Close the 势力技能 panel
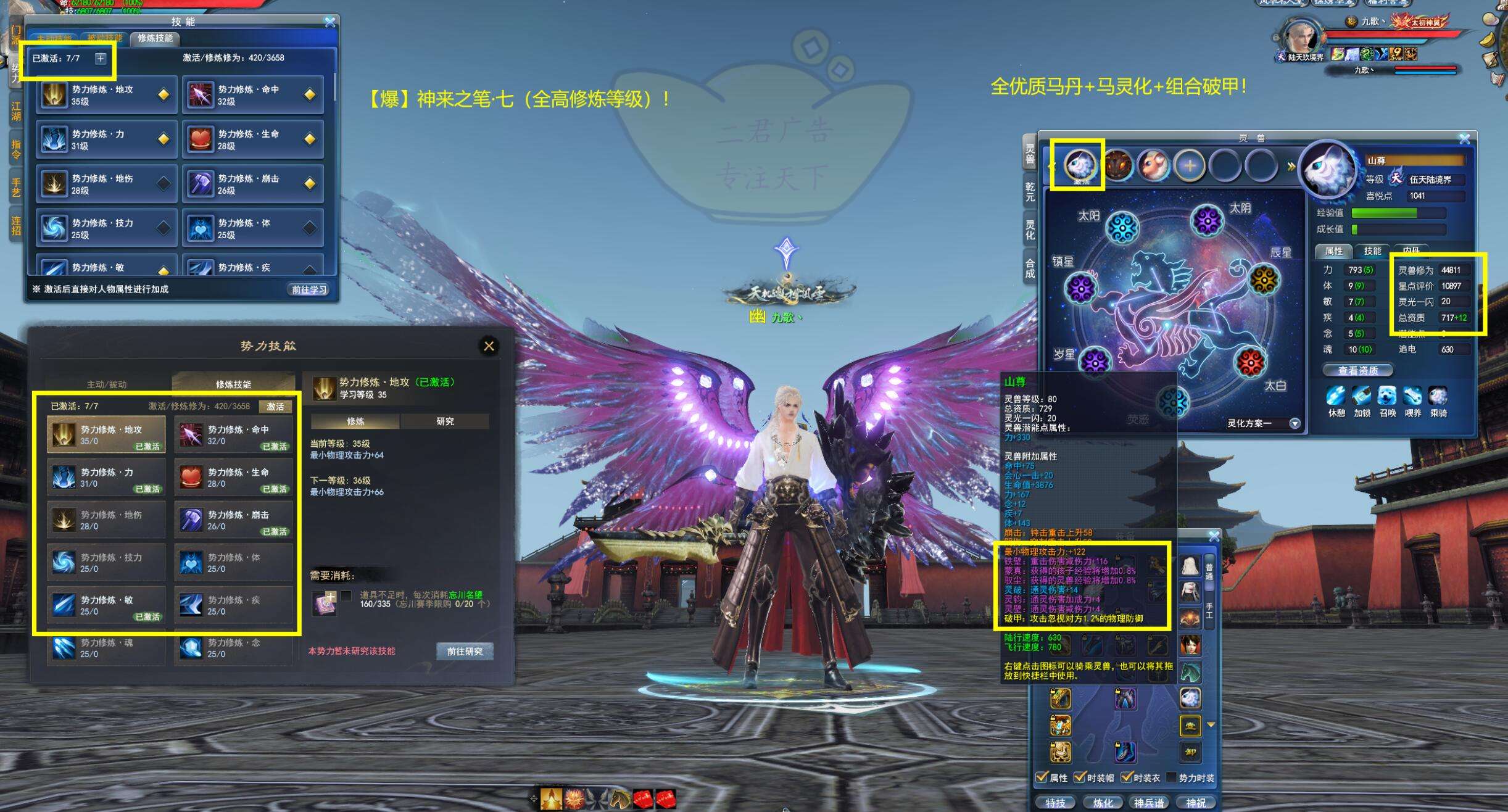Screen dimensions: 1508x812 [489, 346]
